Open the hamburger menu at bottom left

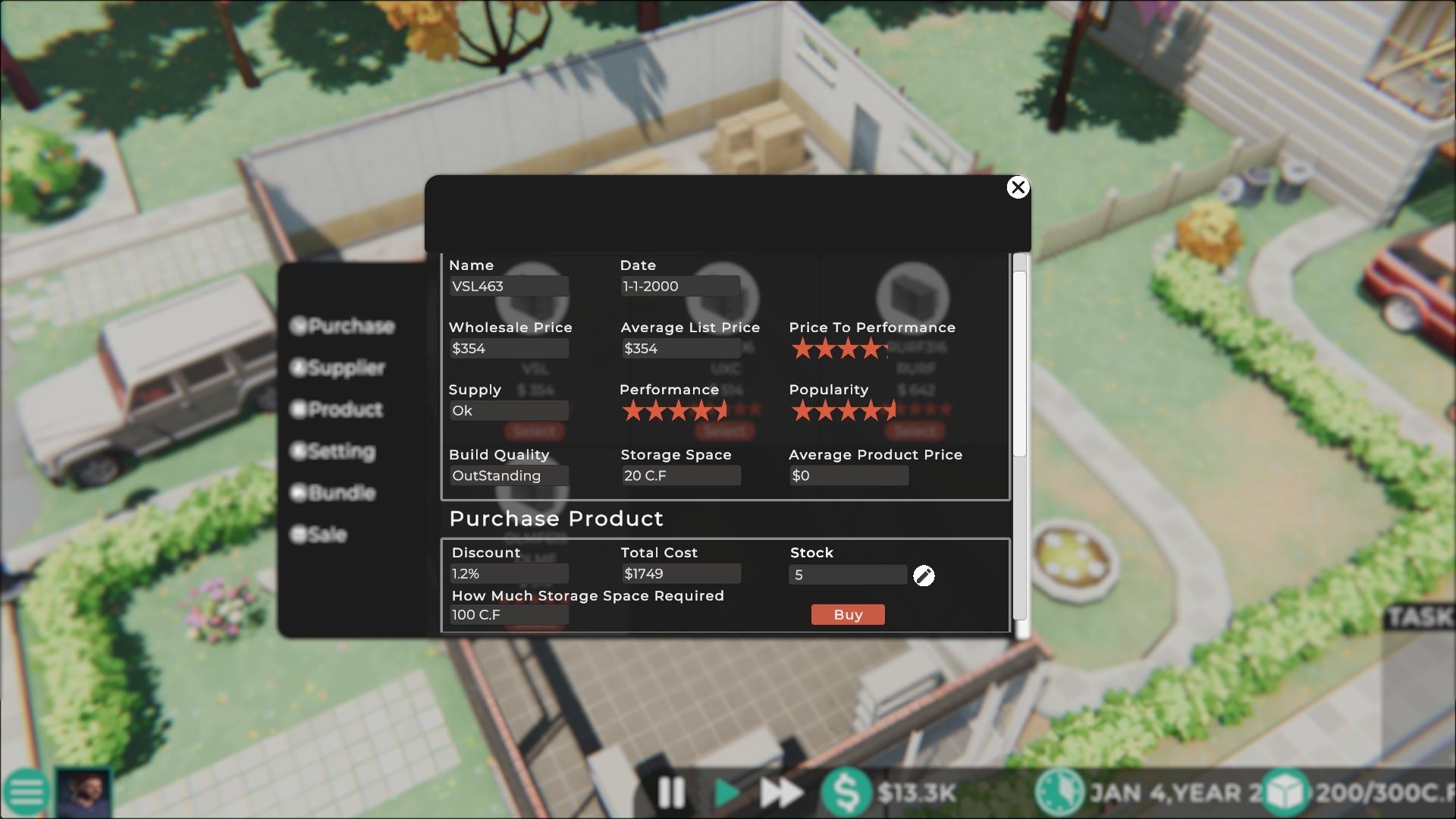click(x=26, y=791)
